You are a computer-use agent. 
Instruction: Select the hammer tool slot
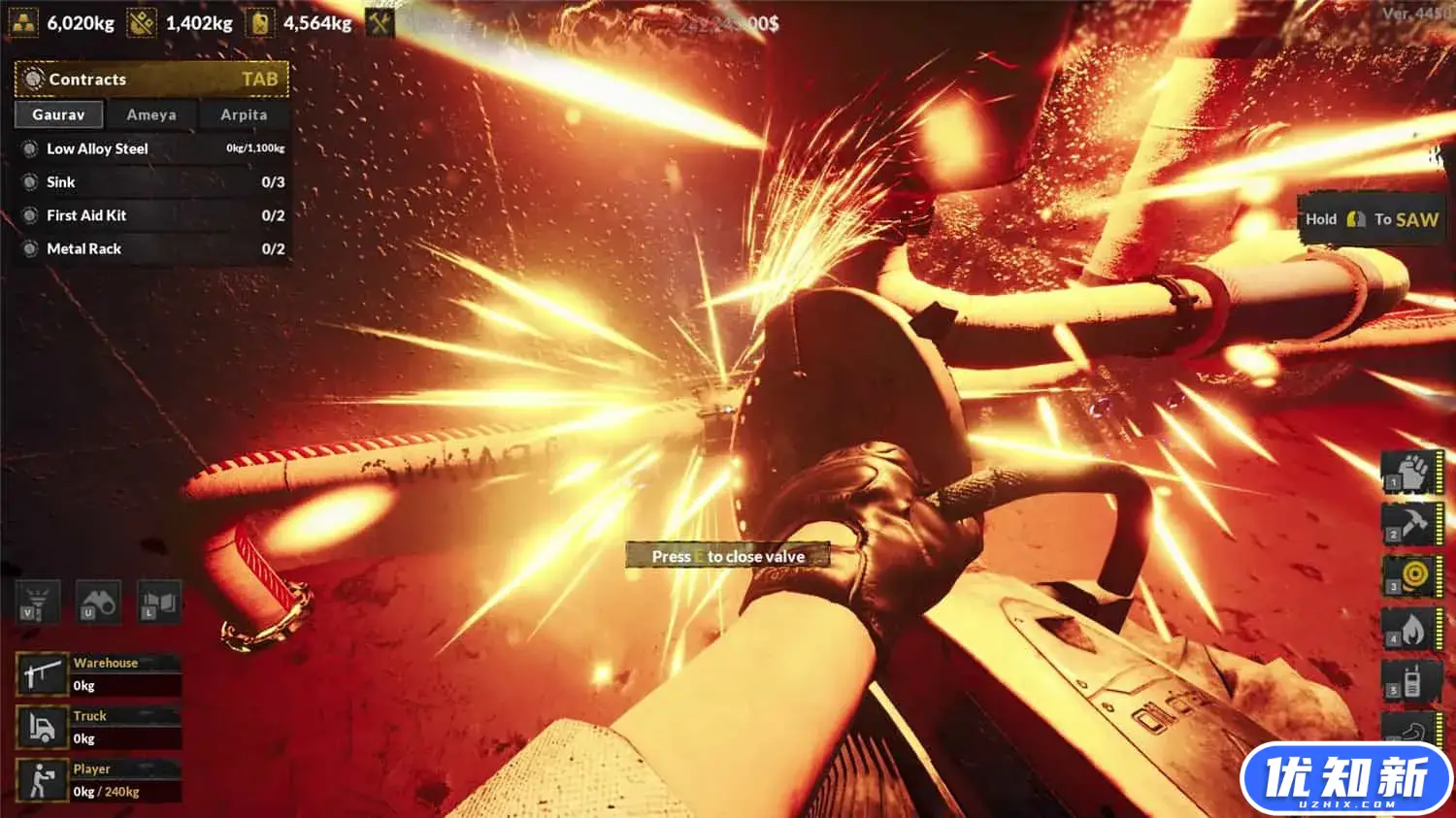coord(1412,524)
